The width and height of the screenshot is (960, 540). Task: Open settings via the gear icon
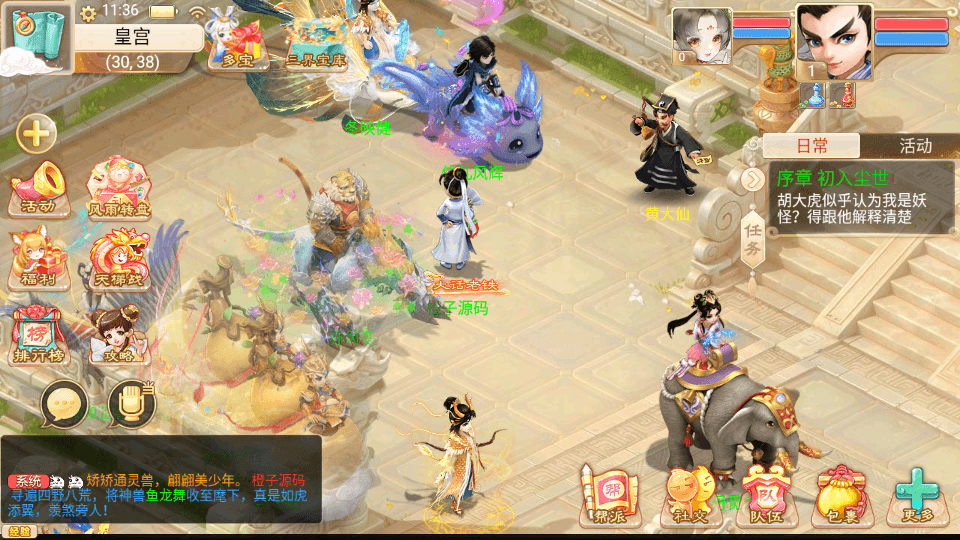(88, 13)
